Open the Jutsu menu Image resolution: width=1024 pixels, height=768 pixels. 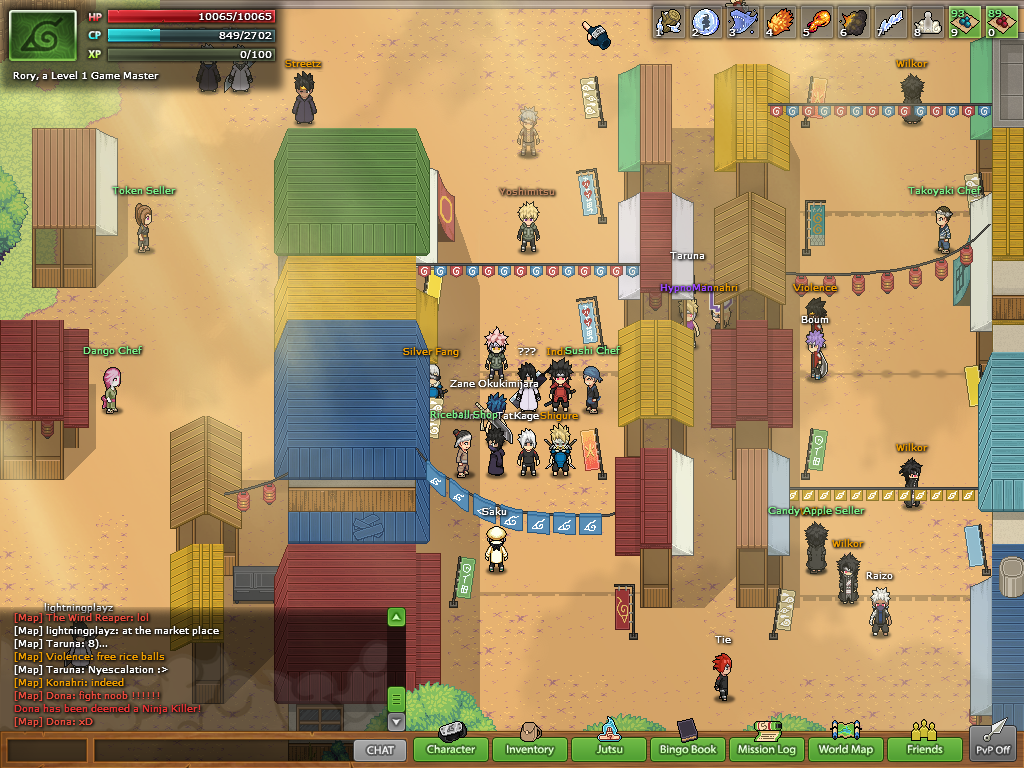(609, 749)
